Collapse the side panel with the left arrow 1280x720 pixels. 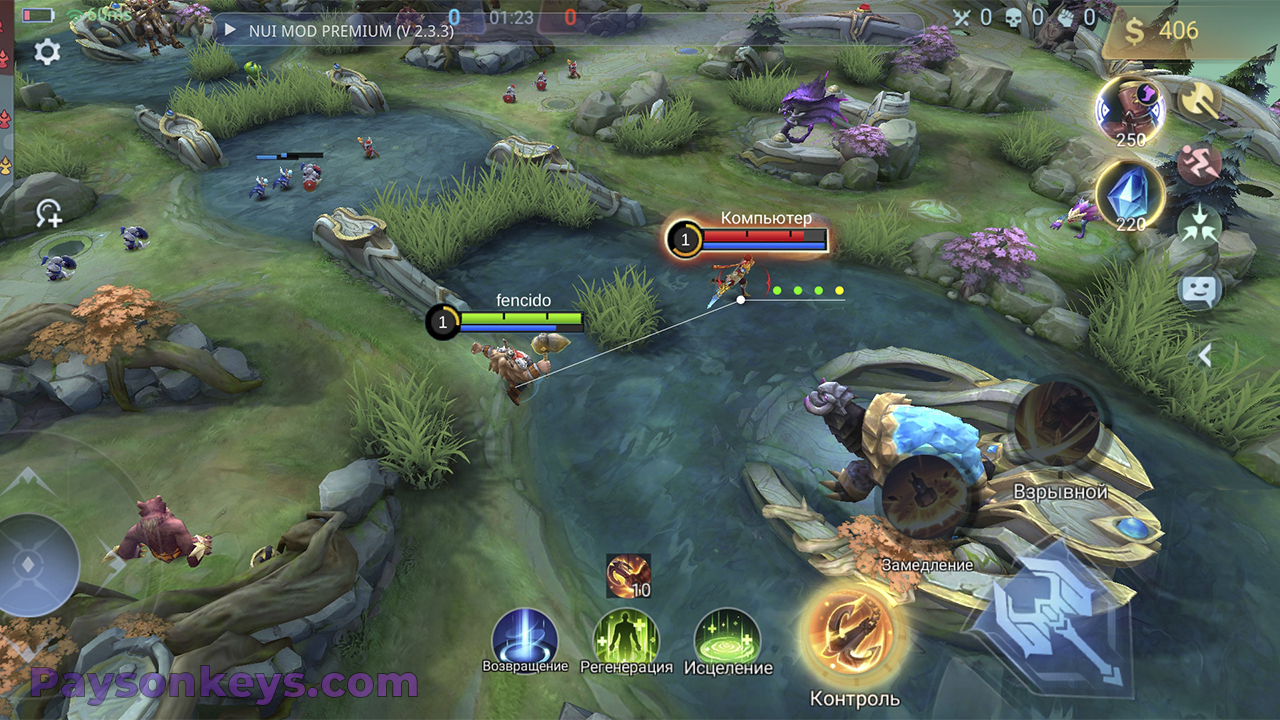(1205, 355)
